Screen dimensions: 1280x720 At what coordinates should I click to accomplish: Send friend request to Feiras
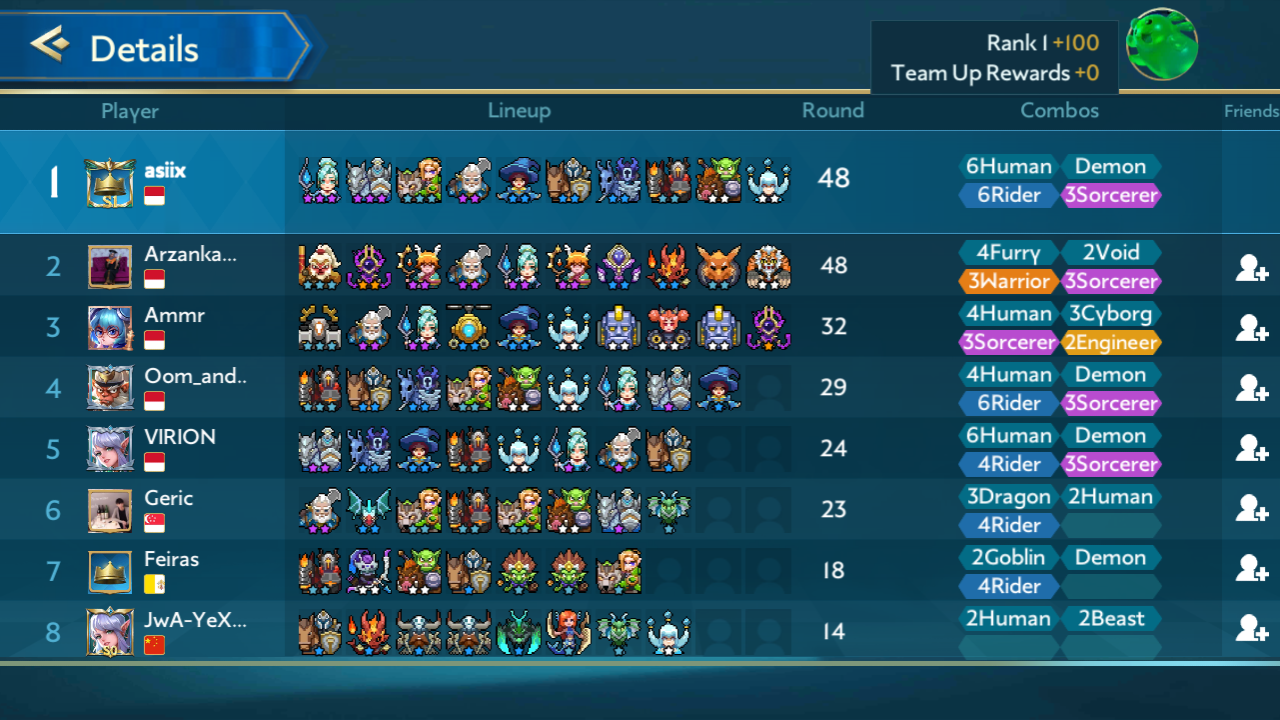tap(1251, 569)
